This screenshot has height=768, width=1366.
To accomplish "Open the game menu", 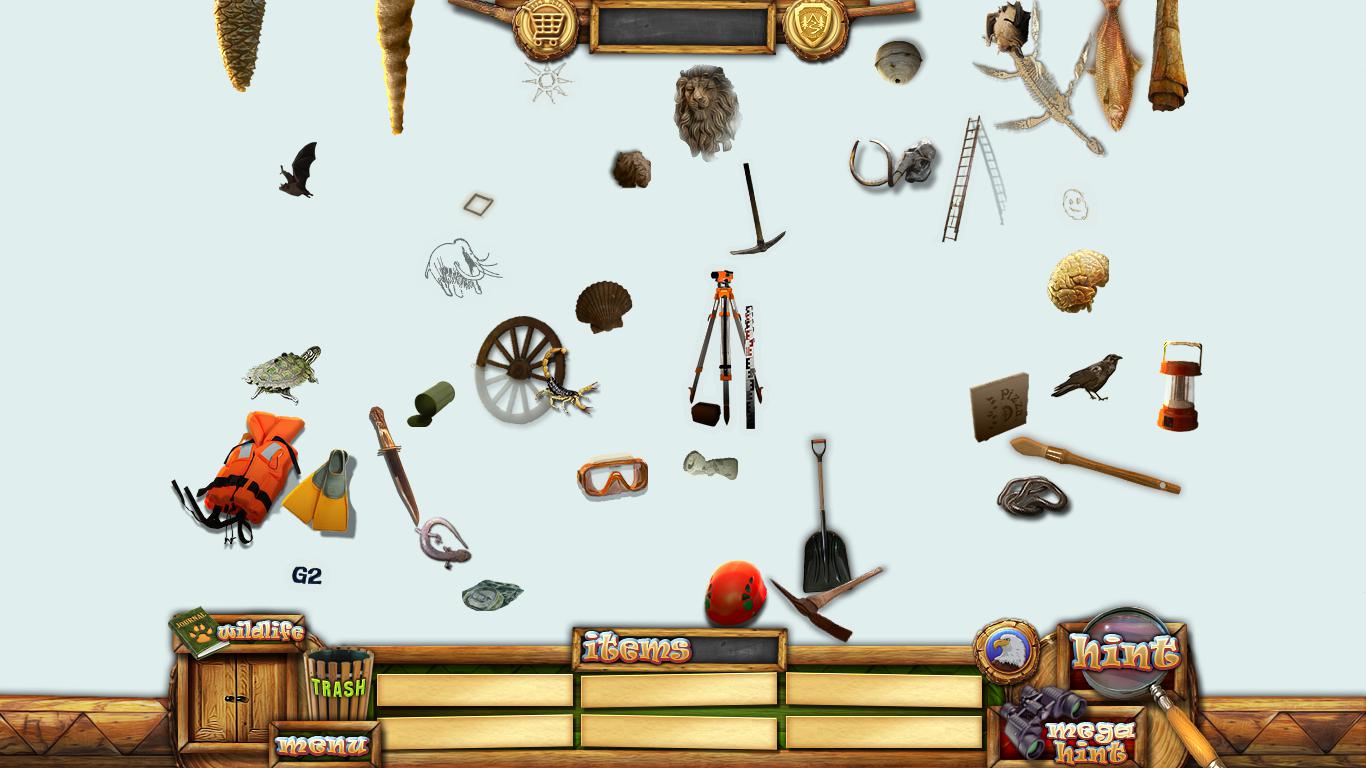I will click(322, 745).
